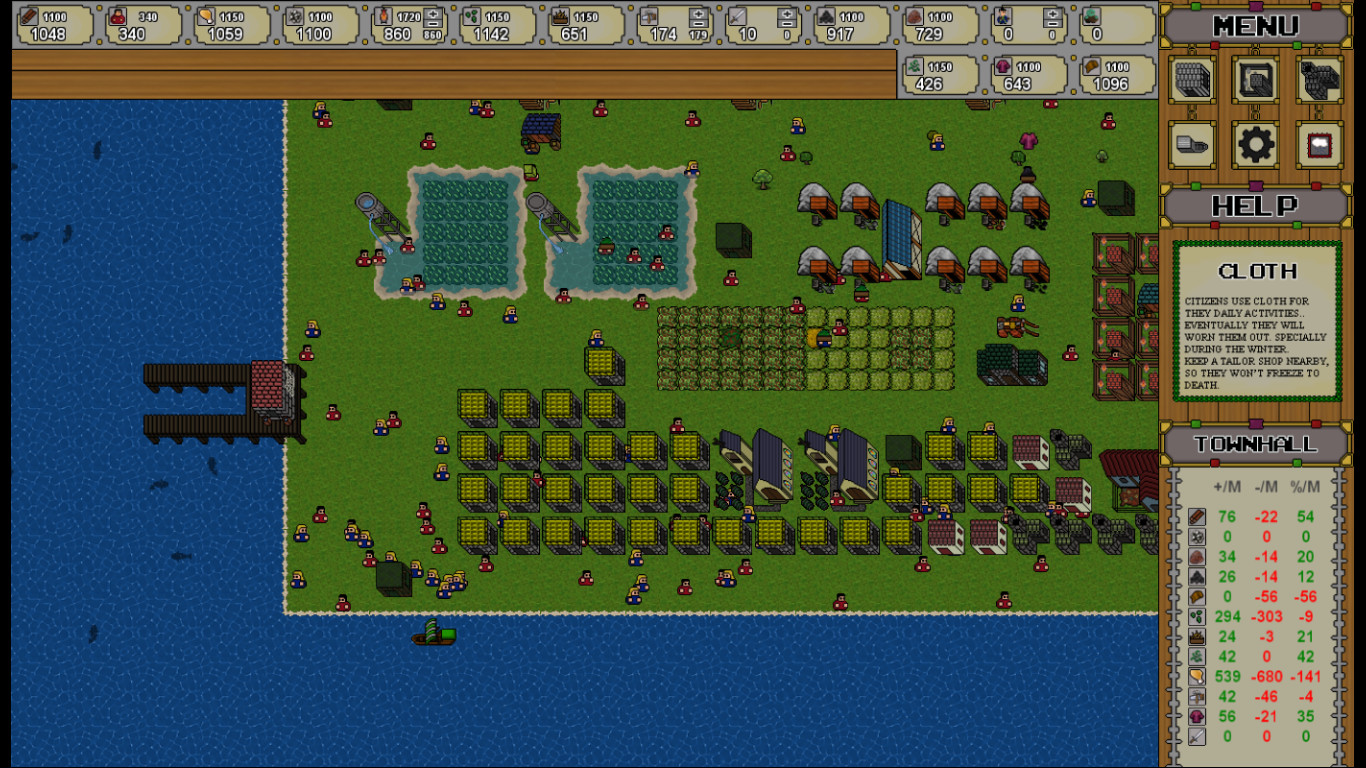
Task: Click the coal icon in the Townhall list
Action: click(x=1197, y=576)
